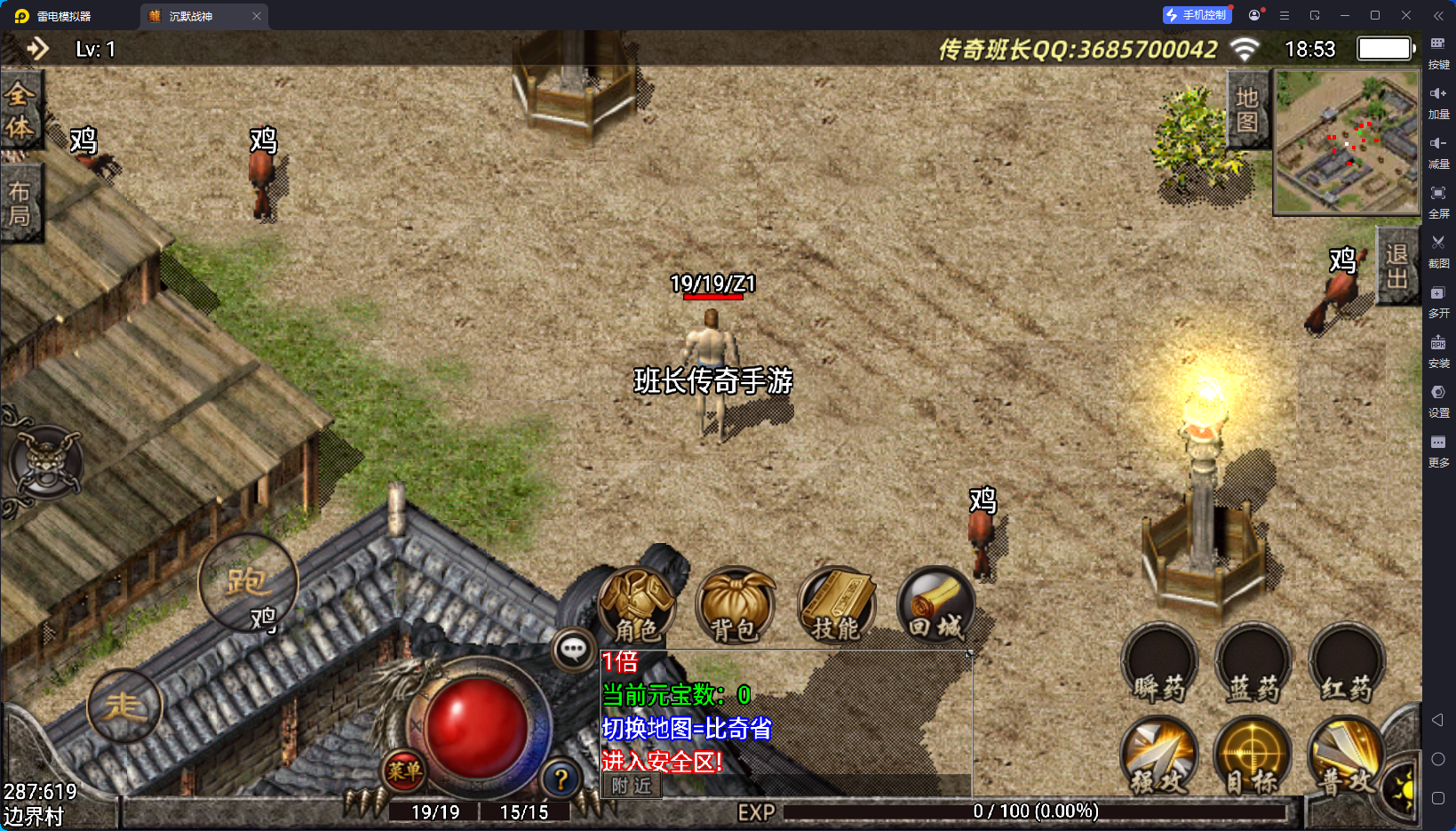This screenshot has height=831, width=1456.
Task: Switch movement to 跑 run mode
Action: click(x=247, y=583)
